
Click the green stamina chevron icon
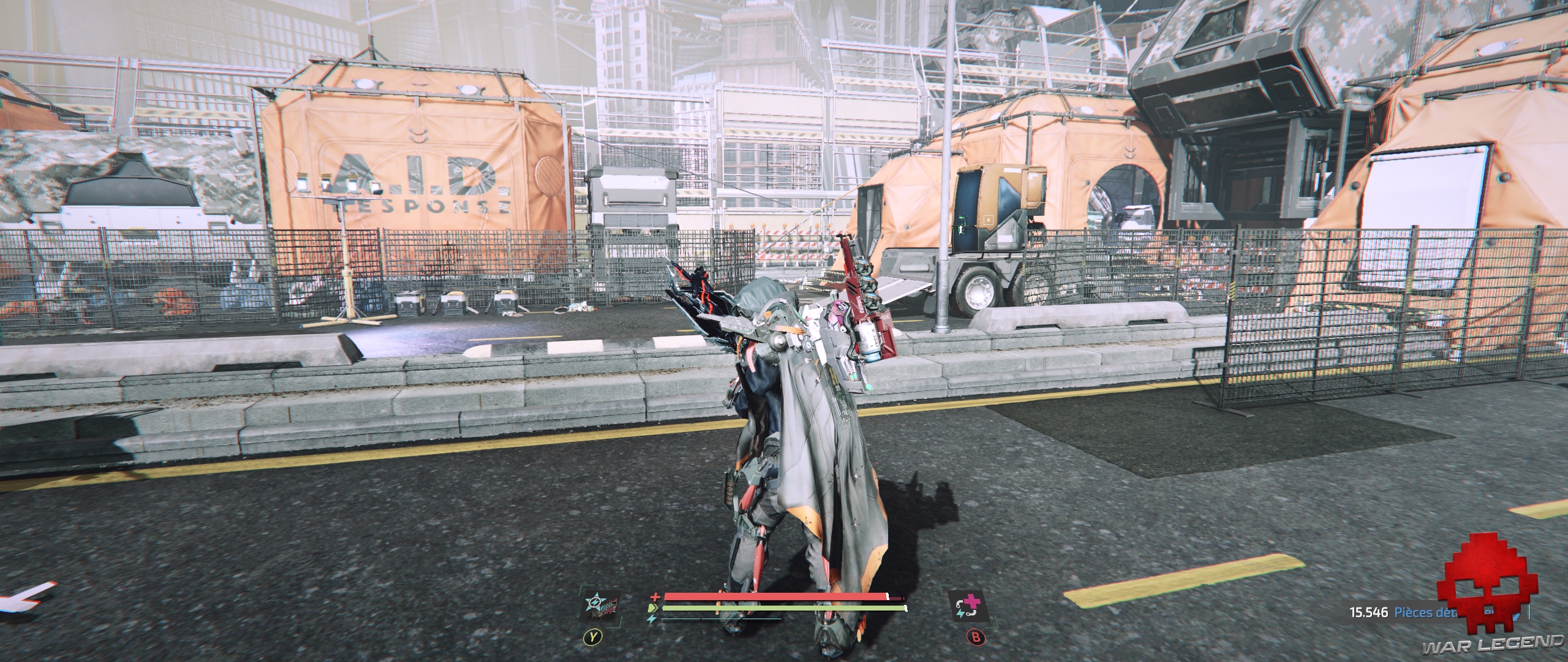coord(653,607)
